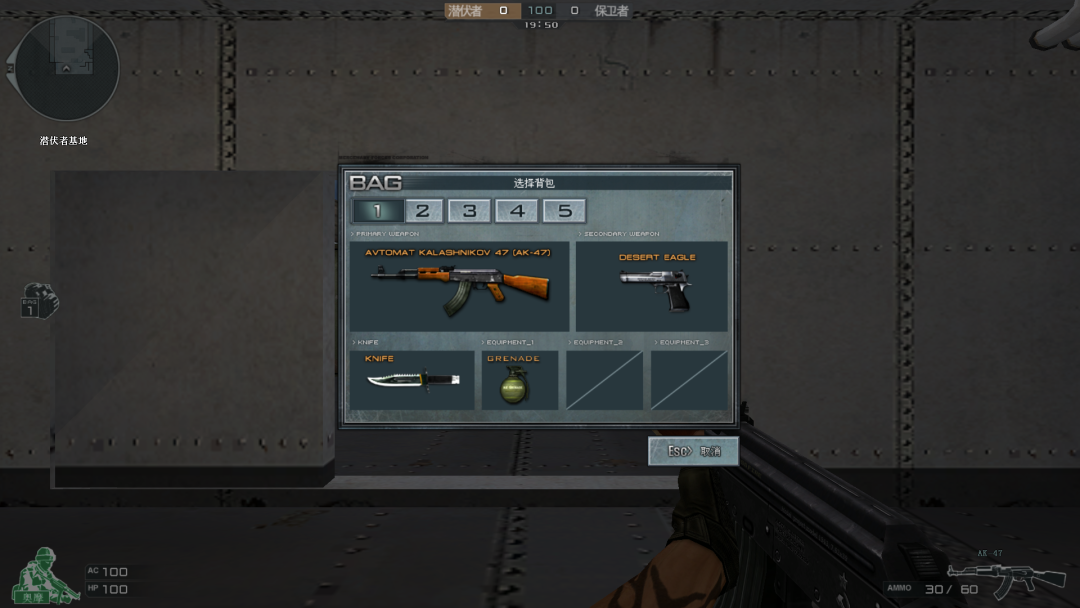Select the AK-47 primary weapon slot
Image resolution: width=1080 pixels, height=608 pixels.
(x=460, y=286)
